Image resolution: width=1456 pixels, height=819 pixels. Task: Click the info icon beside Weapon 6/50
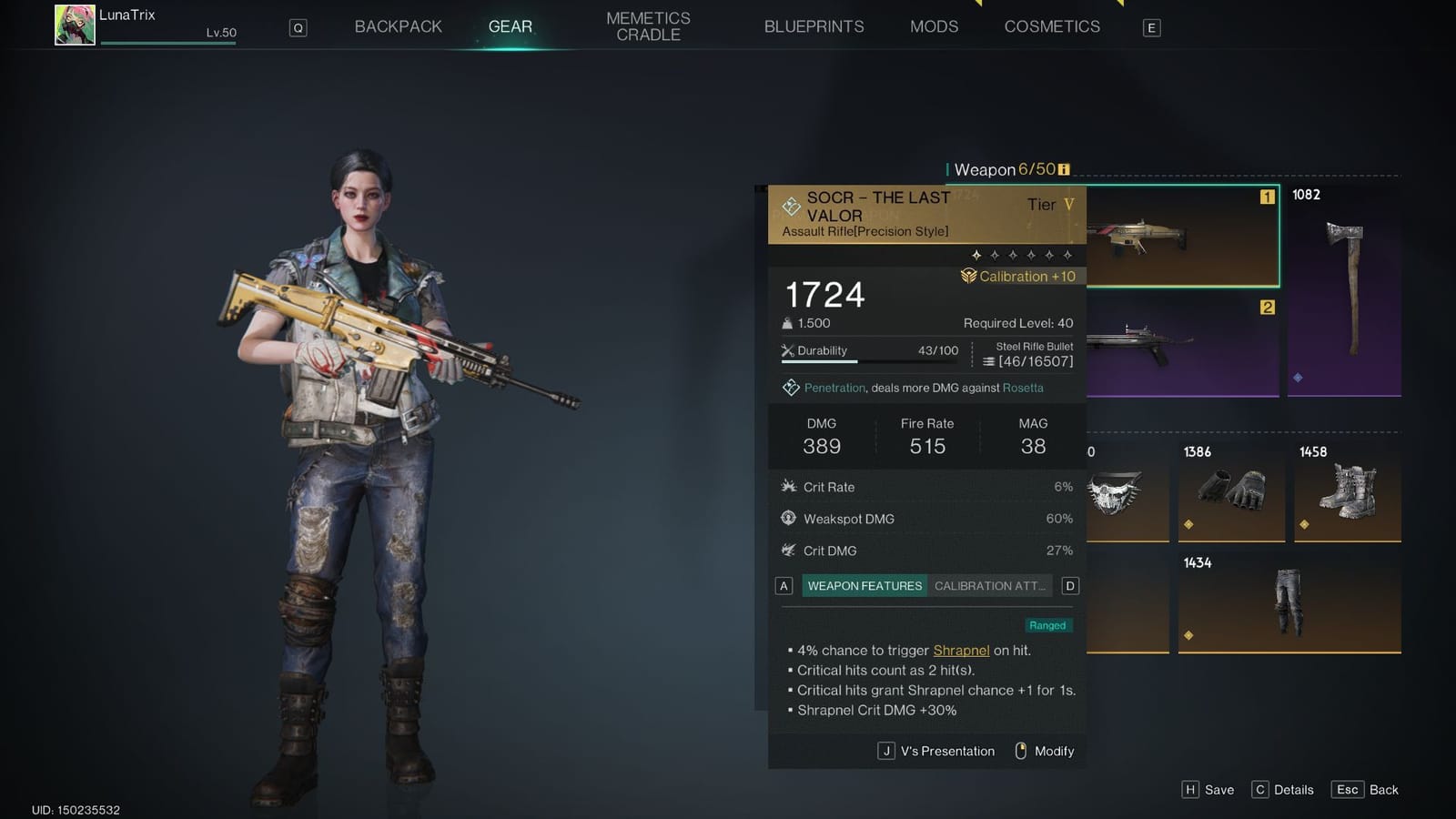point(1063,169)
